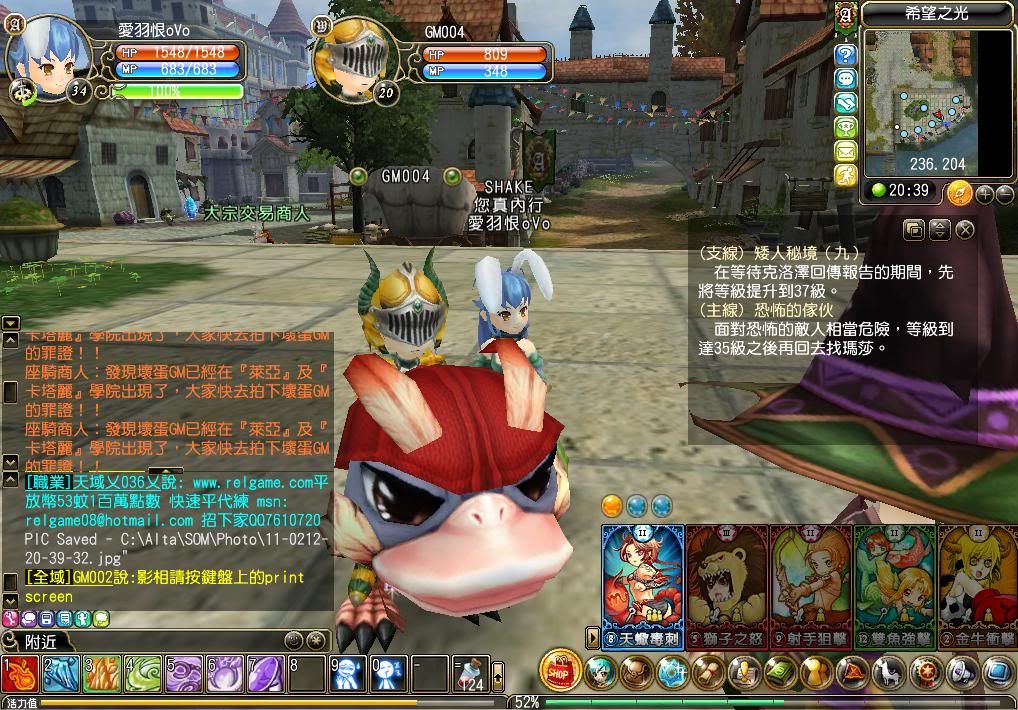The width and height of the screenshot is (1018, 710).
Task: Open the yellow envelope mail icon
Action: (846, 151)
